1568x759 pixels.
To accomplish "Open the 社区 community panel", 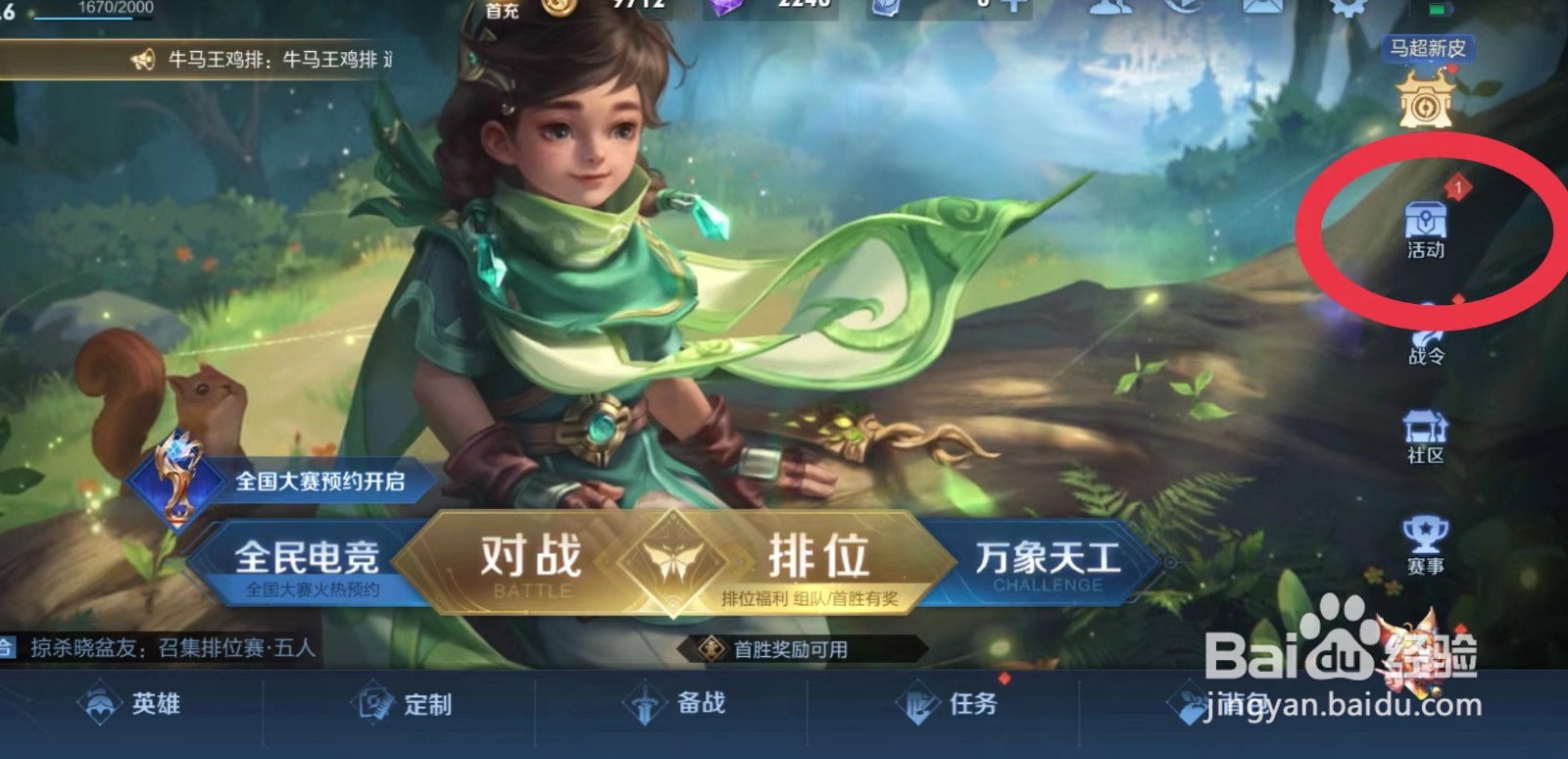I will click(x=1426, y=436).
